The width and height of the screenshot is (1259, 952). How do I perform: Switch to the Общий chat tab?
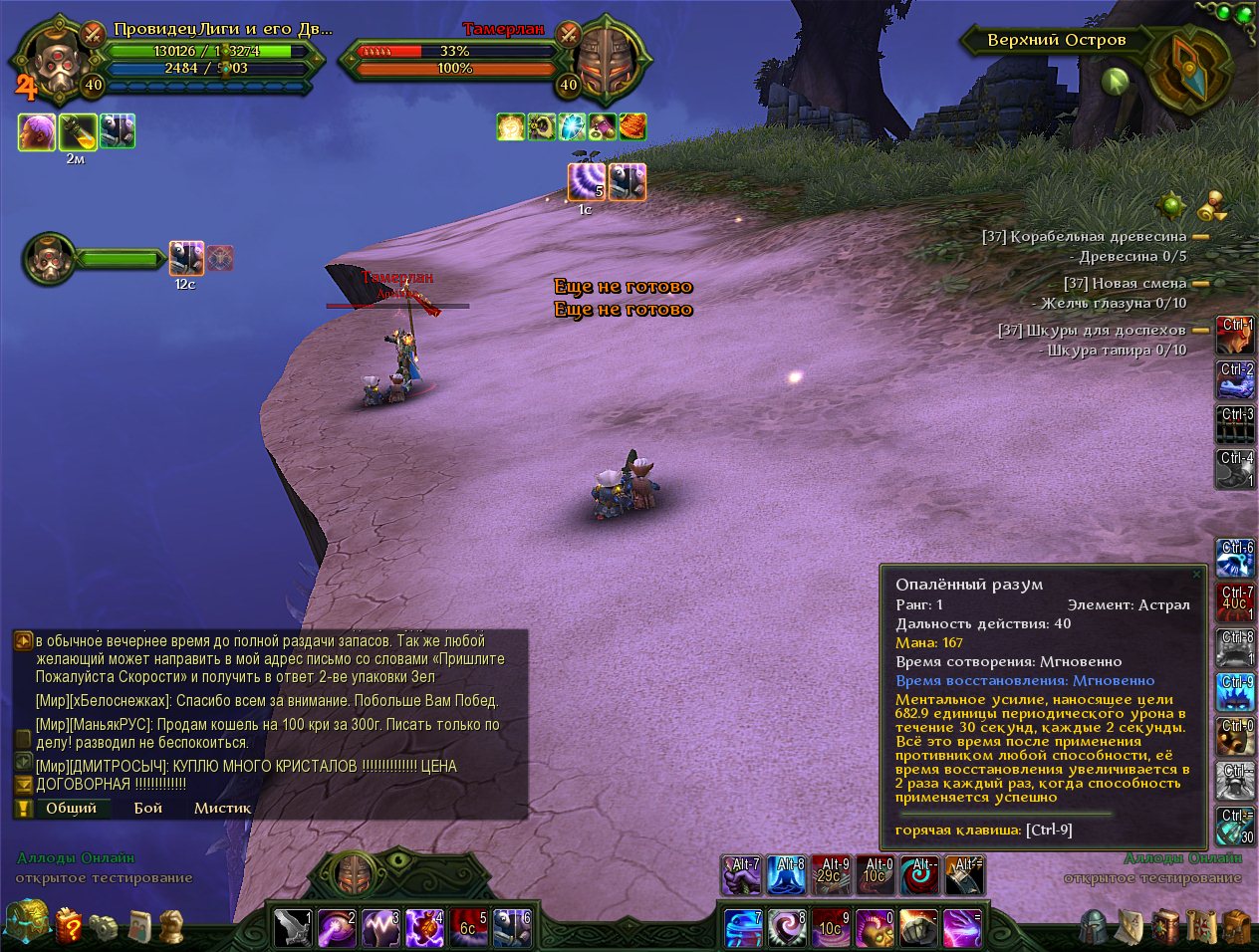[x=71, y=808]
